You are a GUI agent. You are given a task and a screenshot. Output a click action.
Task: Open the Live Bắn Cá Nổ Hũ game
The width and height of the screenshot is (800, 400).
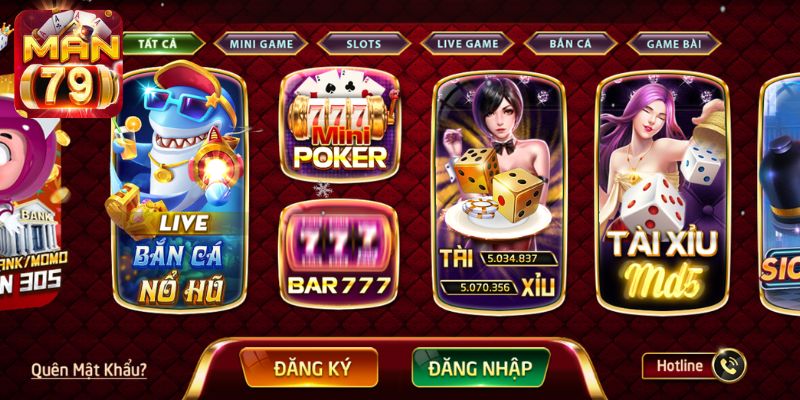179,190
